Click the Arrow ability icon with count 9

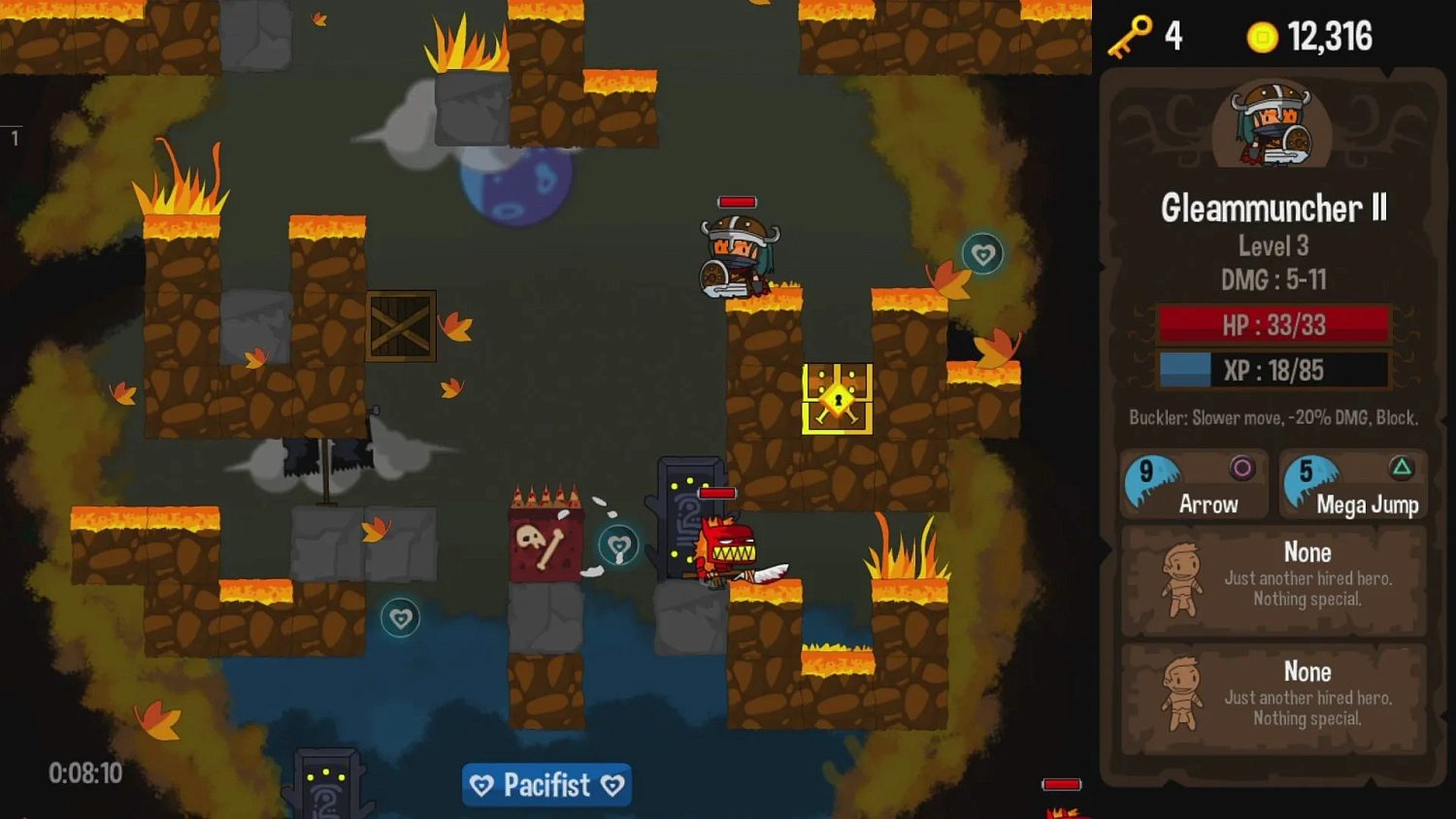click(x=1155, y=480)
